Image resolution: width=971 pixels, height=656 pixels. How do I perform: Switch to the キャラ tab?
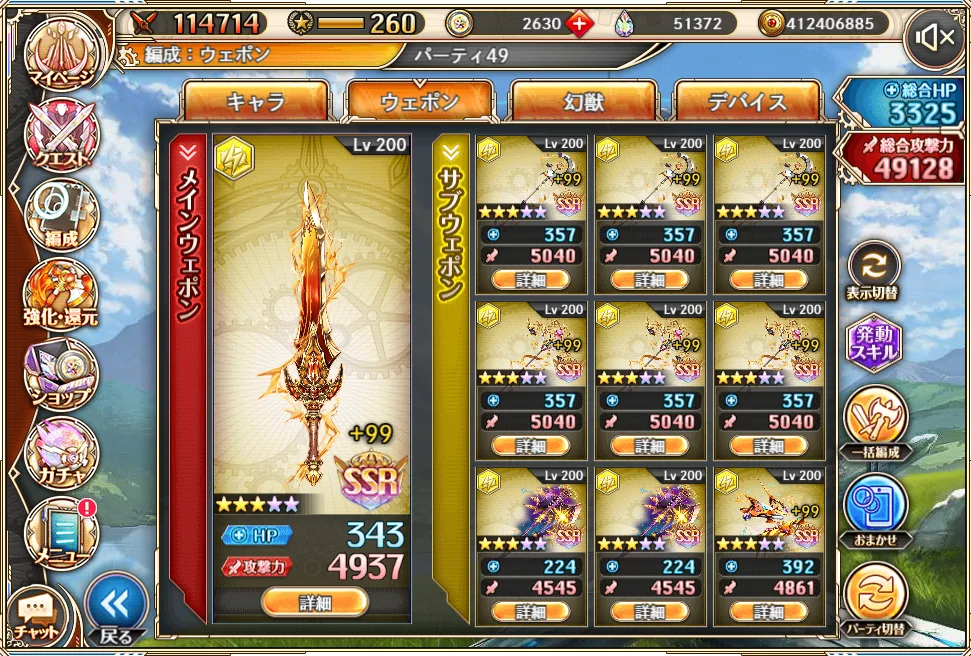point(256,102)
